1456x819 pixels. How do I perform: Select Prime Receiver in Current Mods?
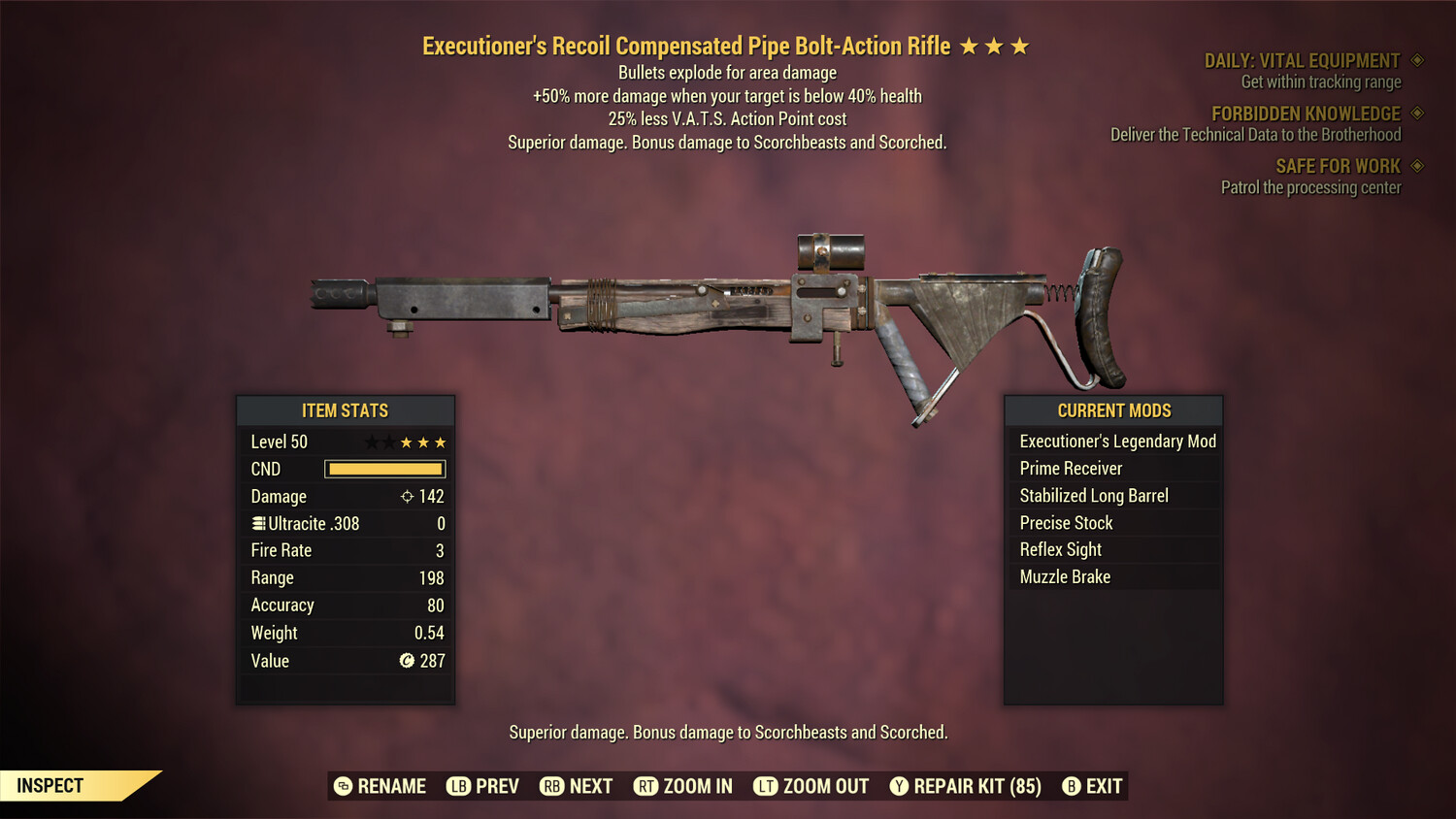pos(1070,468)
